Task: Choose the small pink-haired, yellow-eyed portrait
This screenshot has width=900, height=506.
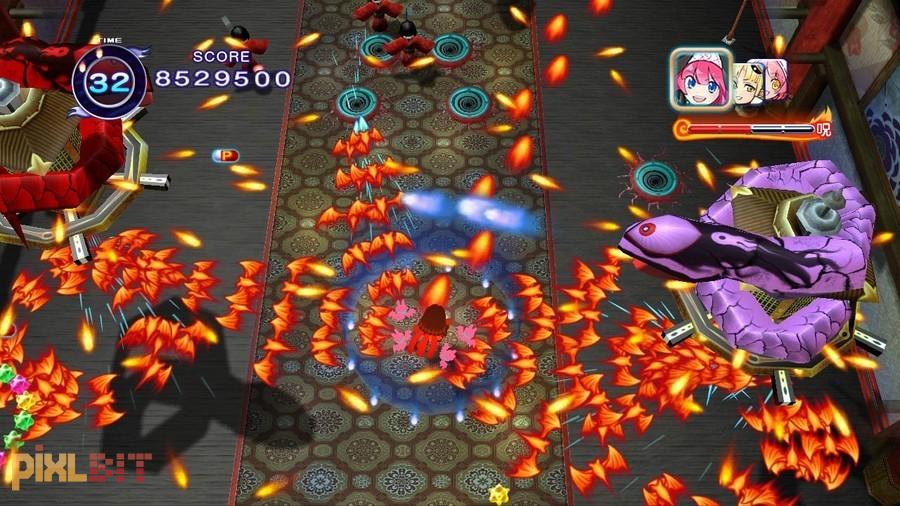Action: (776, 80)
